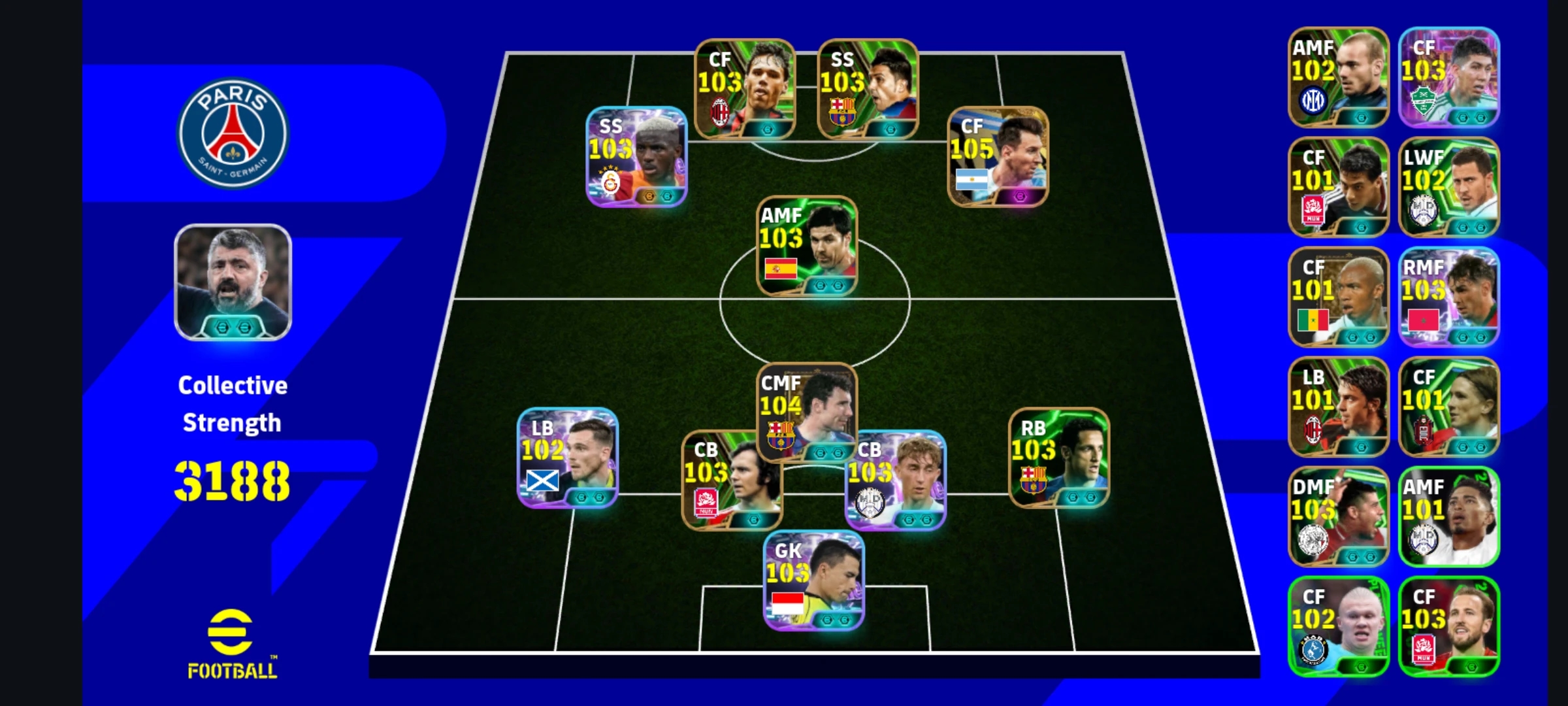Pick the substitute AMF 101 card
The height and width of the screenshot is (706, 1568).
point(1448,516)
